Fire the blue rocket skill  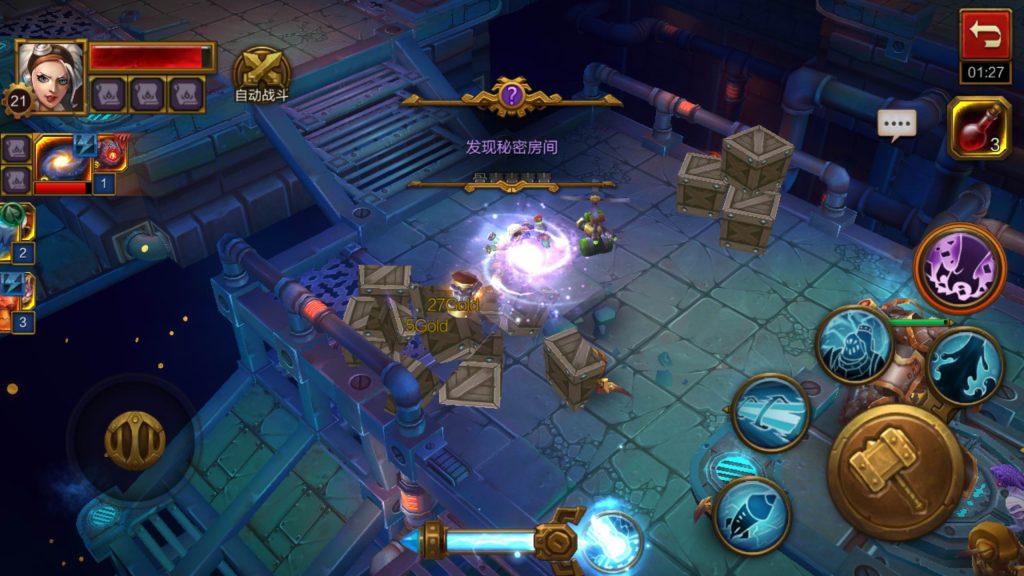752,515
